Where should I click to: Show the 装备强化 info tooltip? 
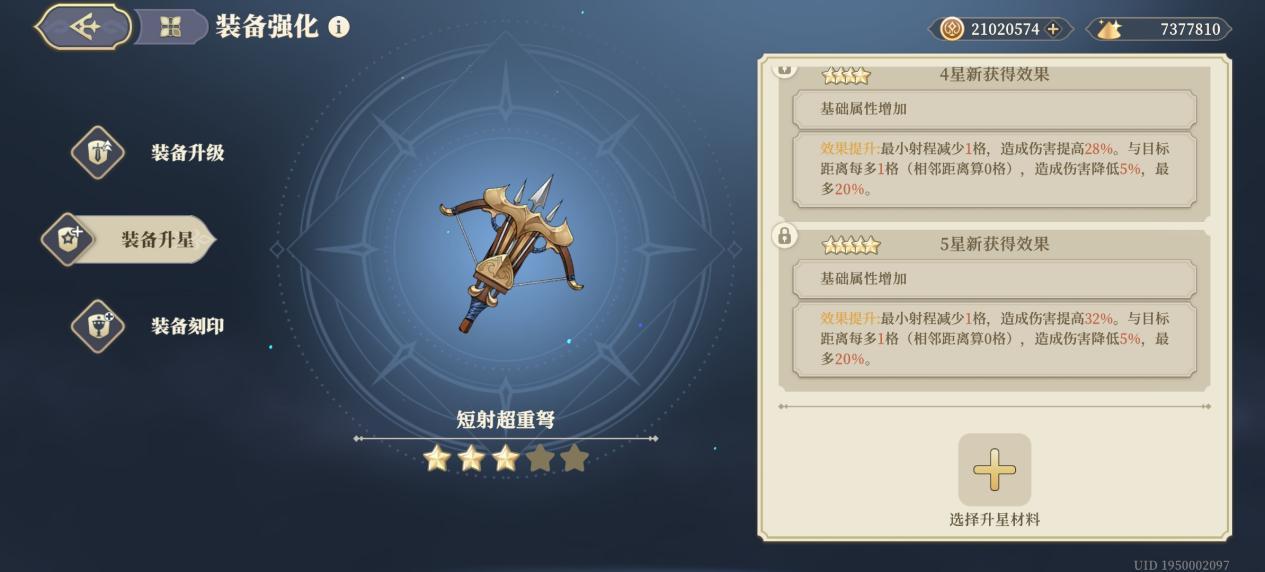click(339, 27)
